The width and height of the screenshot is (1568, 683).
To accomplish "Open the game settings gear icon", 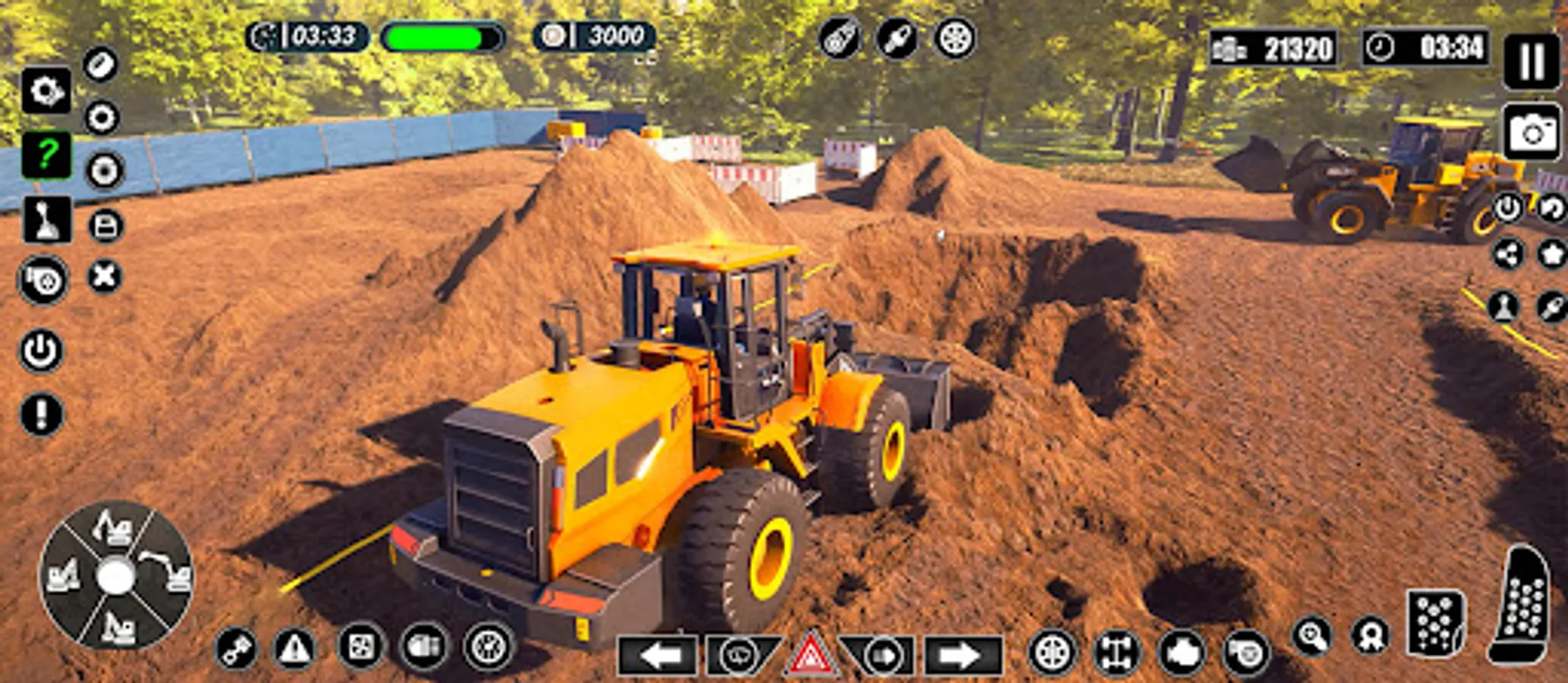I will pyautogui.click(x=46, y=91).
